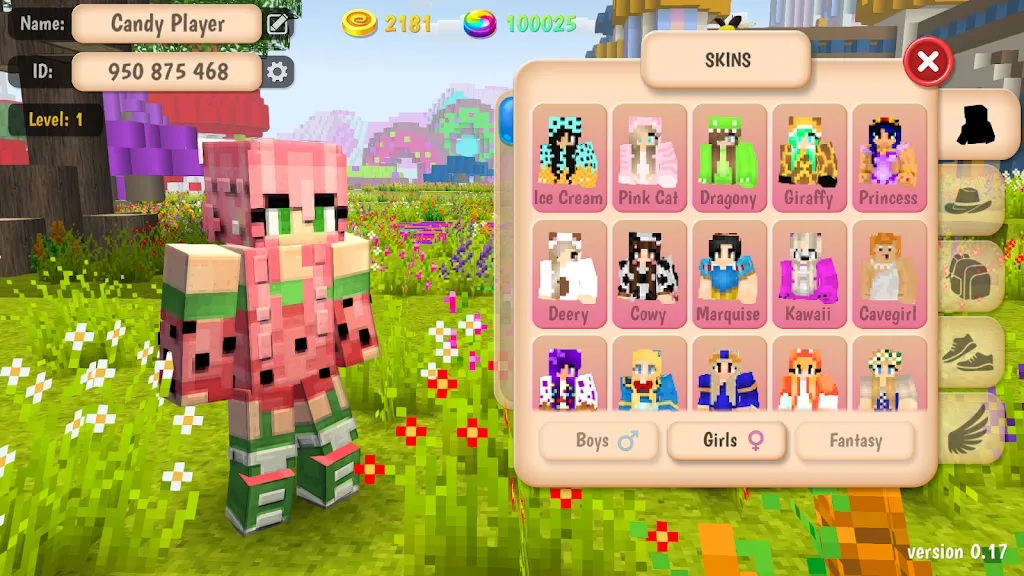Choose the Pink Cat skin
The image size is (1024, 576).
pos(649,158)
